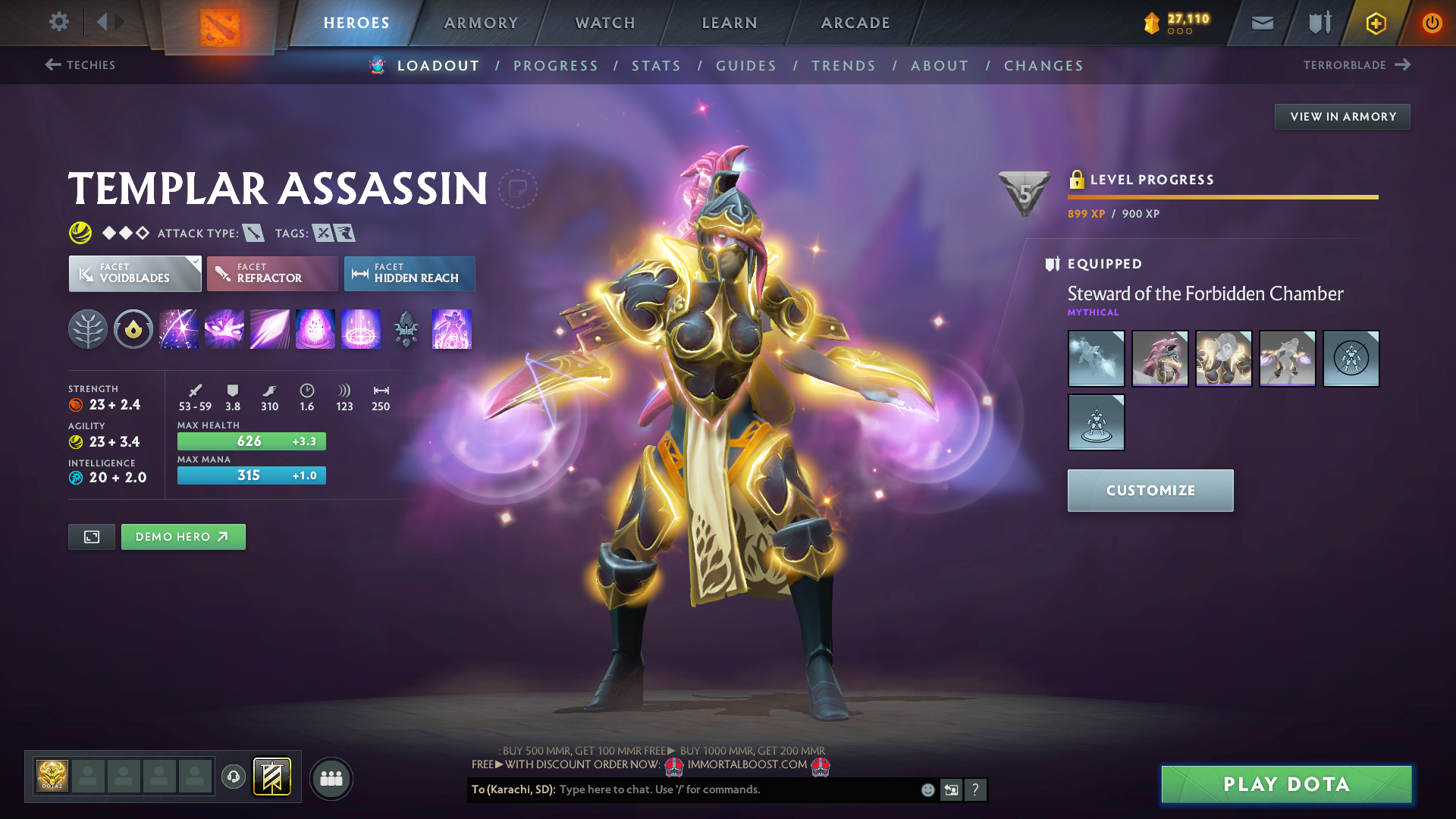Open the settings gear menu

(58, 22)
